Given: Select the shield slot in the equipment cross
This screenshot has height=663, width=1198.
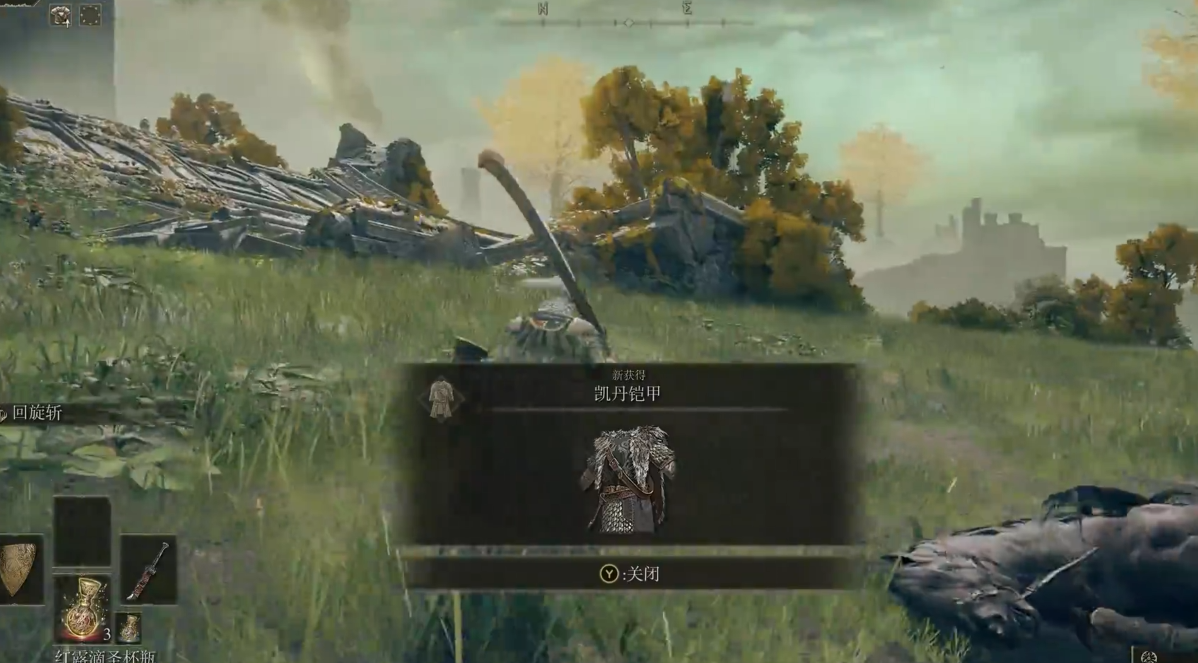Looking at the screenshot, I should [18, 570].
